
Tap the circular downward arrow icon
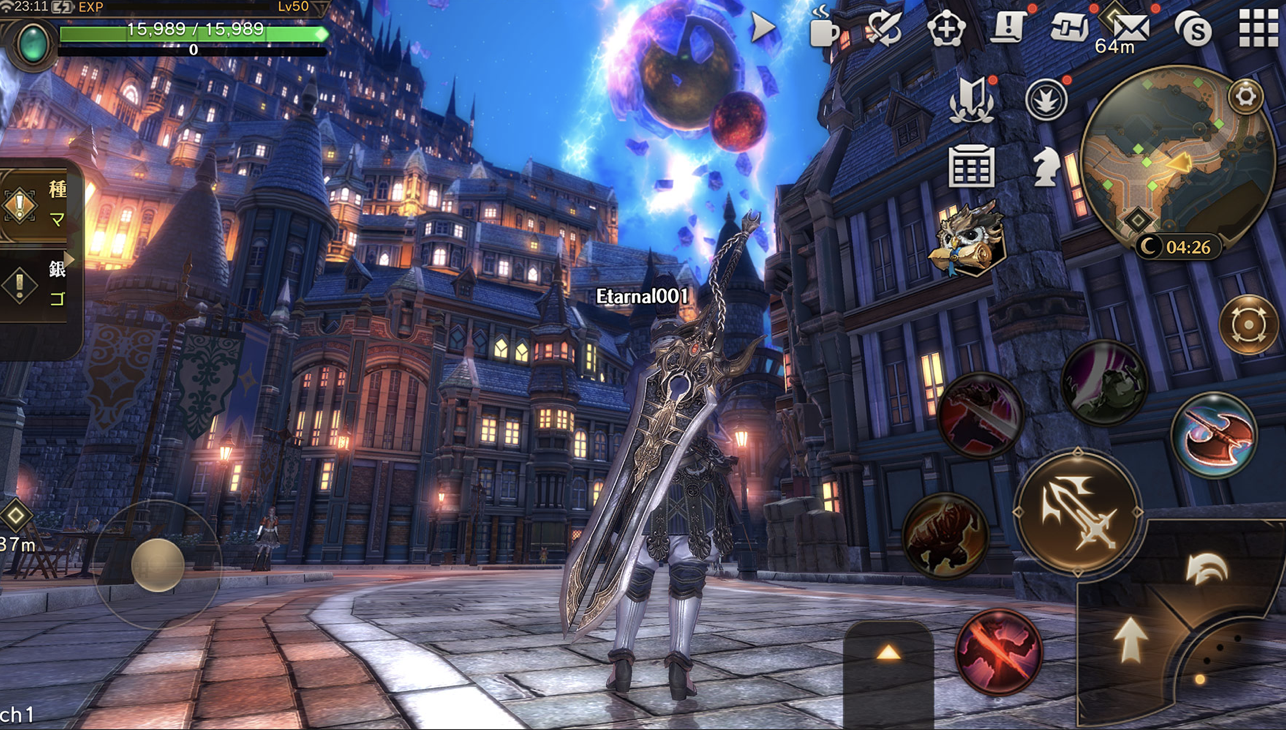pos(1046,100)
